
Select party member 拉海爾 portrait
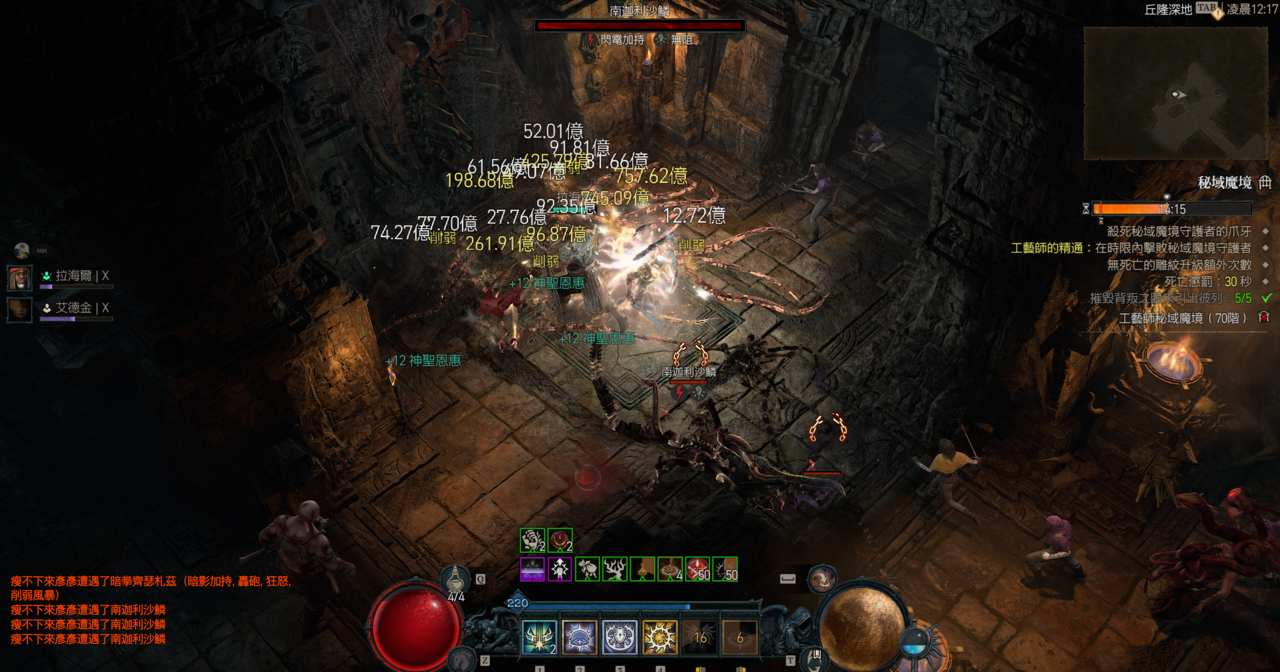tap(20, 277)
